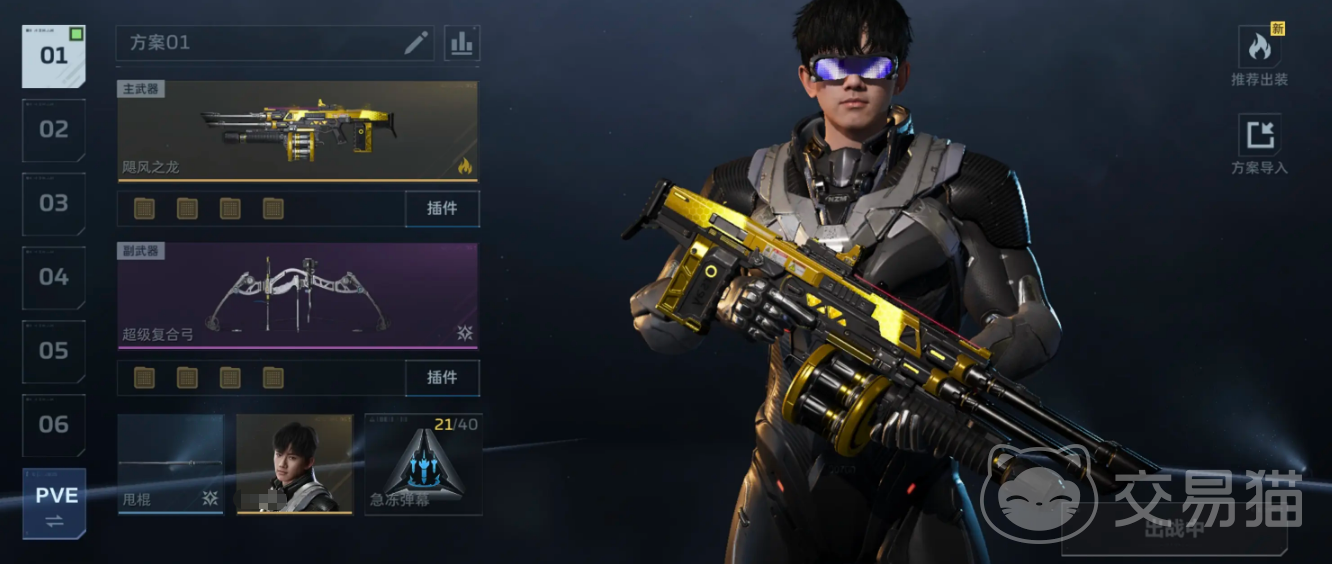Edit the 方案01 loadout name
Image resolution: width=1332 pixels, height=564 pixels.
416,43
